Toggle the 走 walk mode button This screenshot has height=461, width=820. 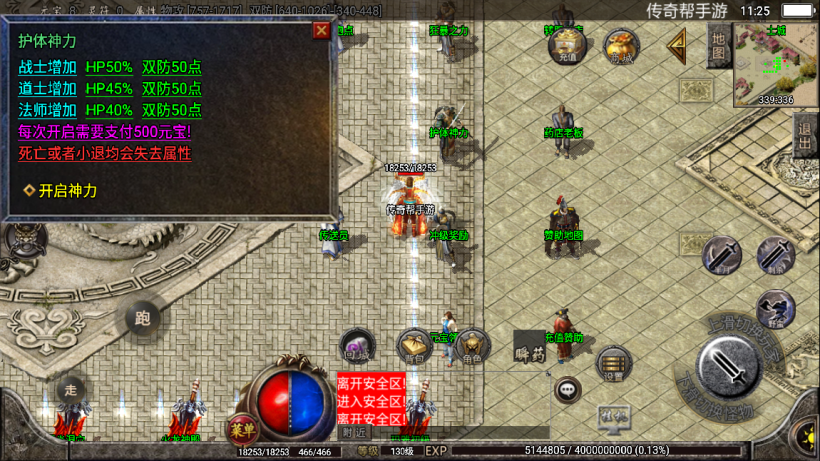pos(70,388)
